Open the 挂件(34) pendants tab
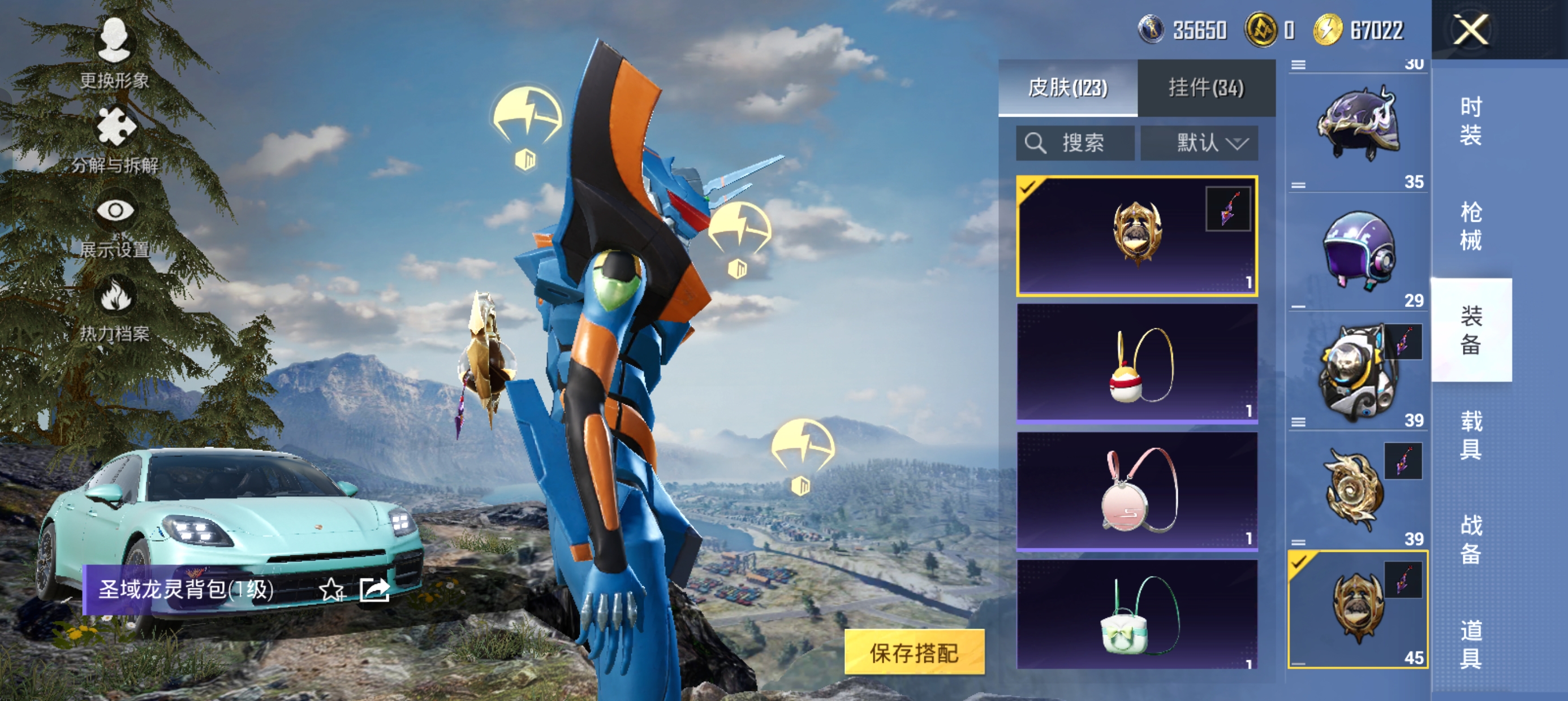This screenshot has width=1568, height=701. [x=1206, y=88]
